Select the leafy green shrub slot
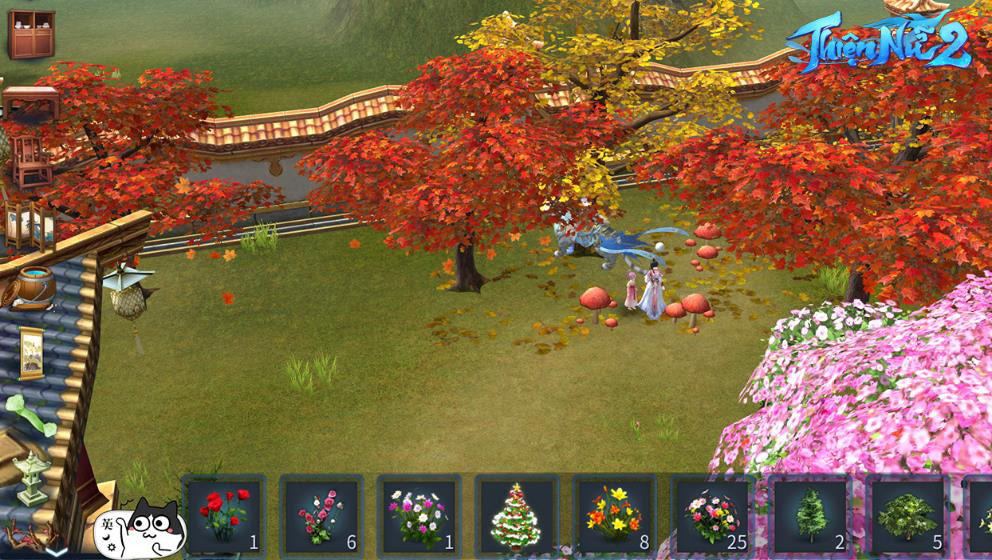The width and height of the screenshot is (992, 560). click(x=906, y=514)
